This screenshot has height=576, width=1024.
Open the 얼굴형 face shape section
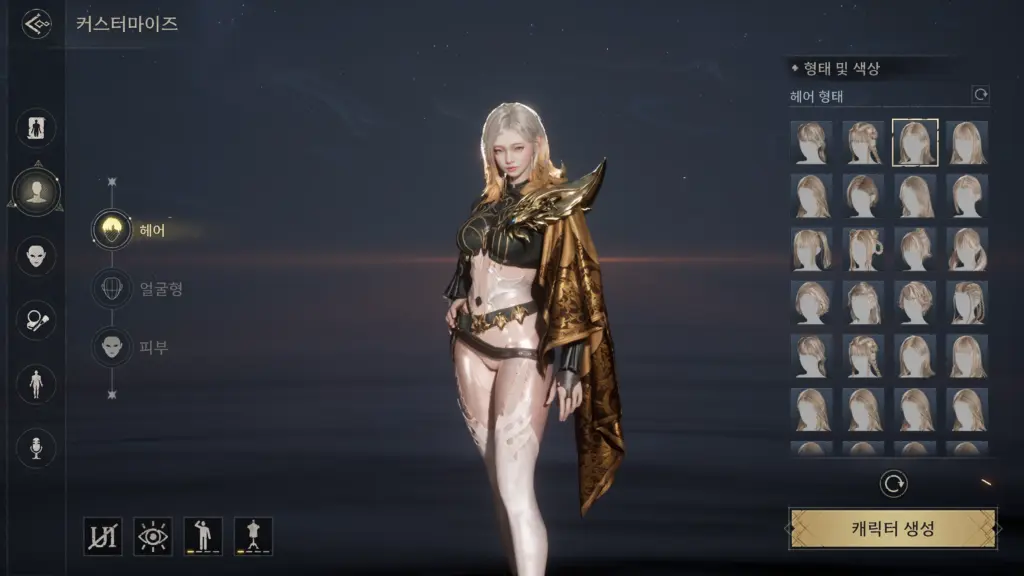pos(112,289)
